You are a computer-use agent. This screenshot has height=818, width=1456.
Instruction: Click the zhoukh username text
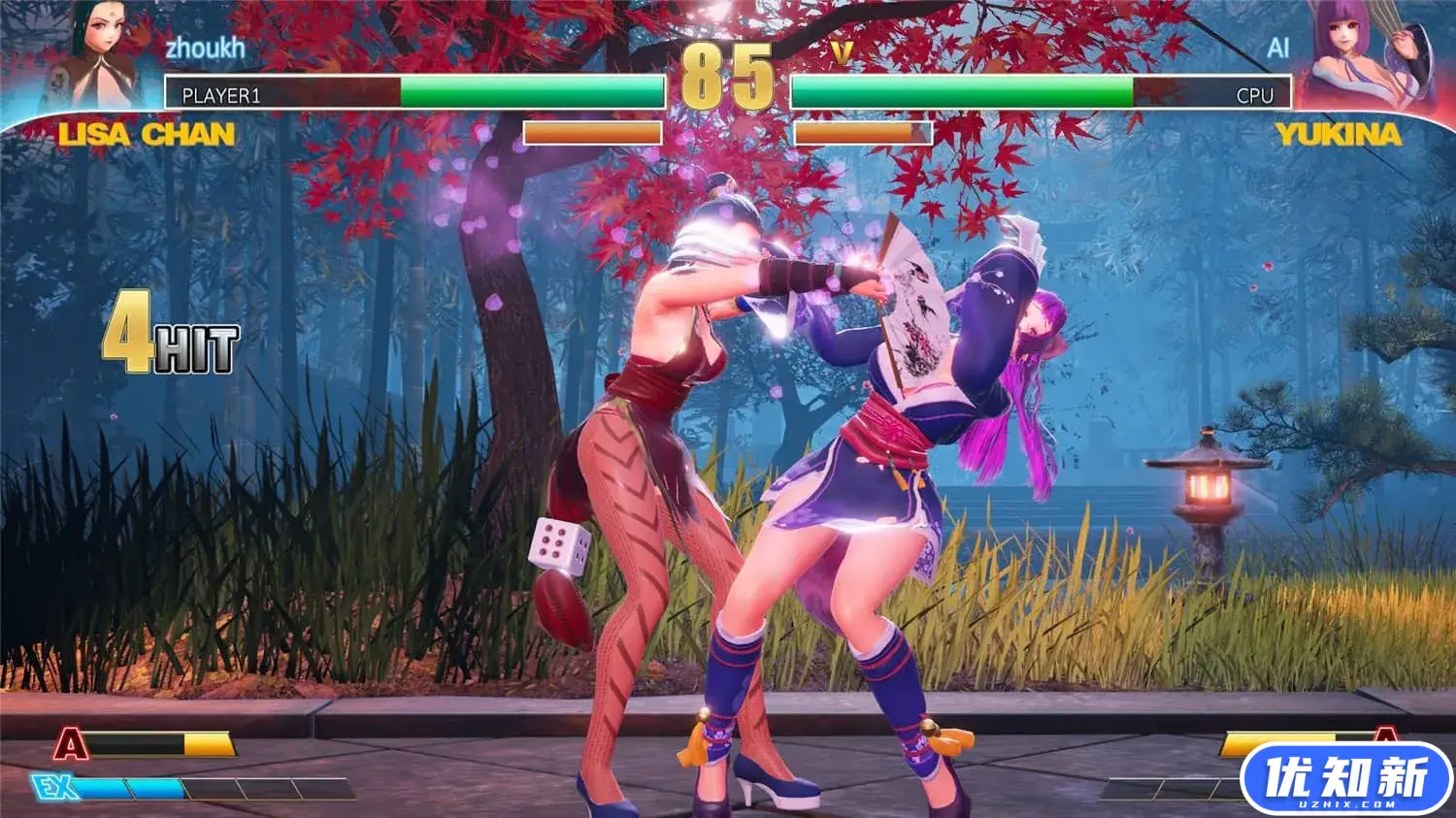207,46
